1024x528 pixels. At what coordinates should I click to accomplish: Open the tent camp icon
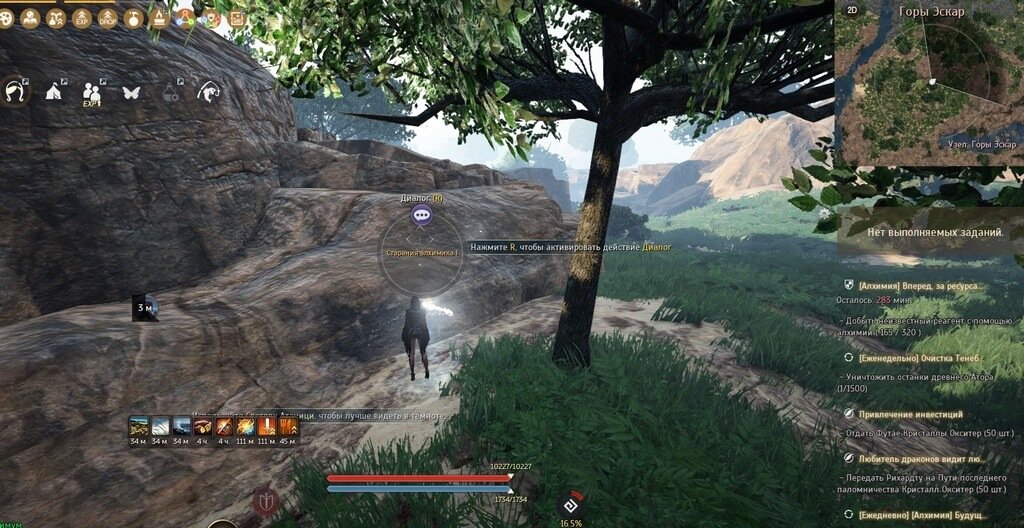pyautogui.click(x=53, y=92)
